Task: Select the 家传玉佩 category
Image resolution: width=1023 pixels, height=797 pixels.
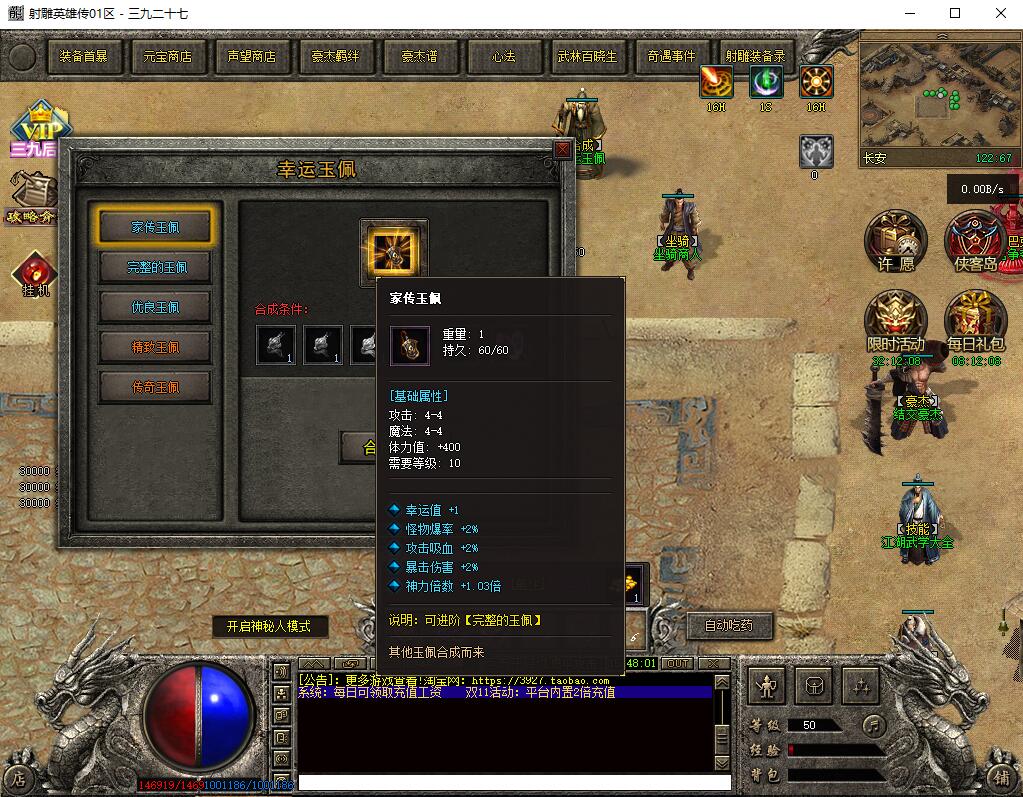Action: [x=155, y=227]
